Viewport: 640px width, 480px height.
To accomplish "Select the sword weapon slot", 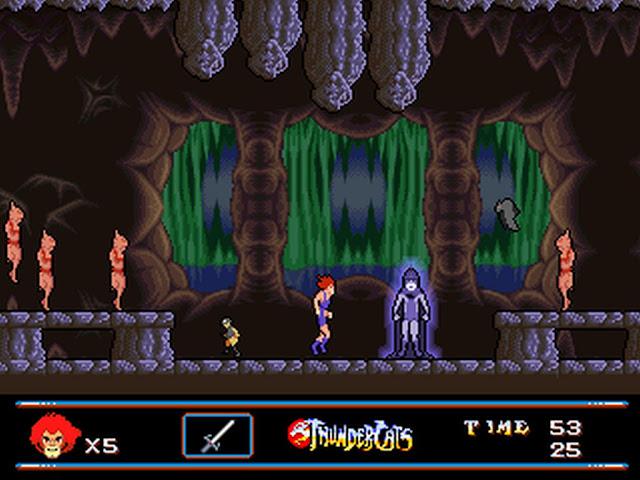I will (x=217, y=435).
